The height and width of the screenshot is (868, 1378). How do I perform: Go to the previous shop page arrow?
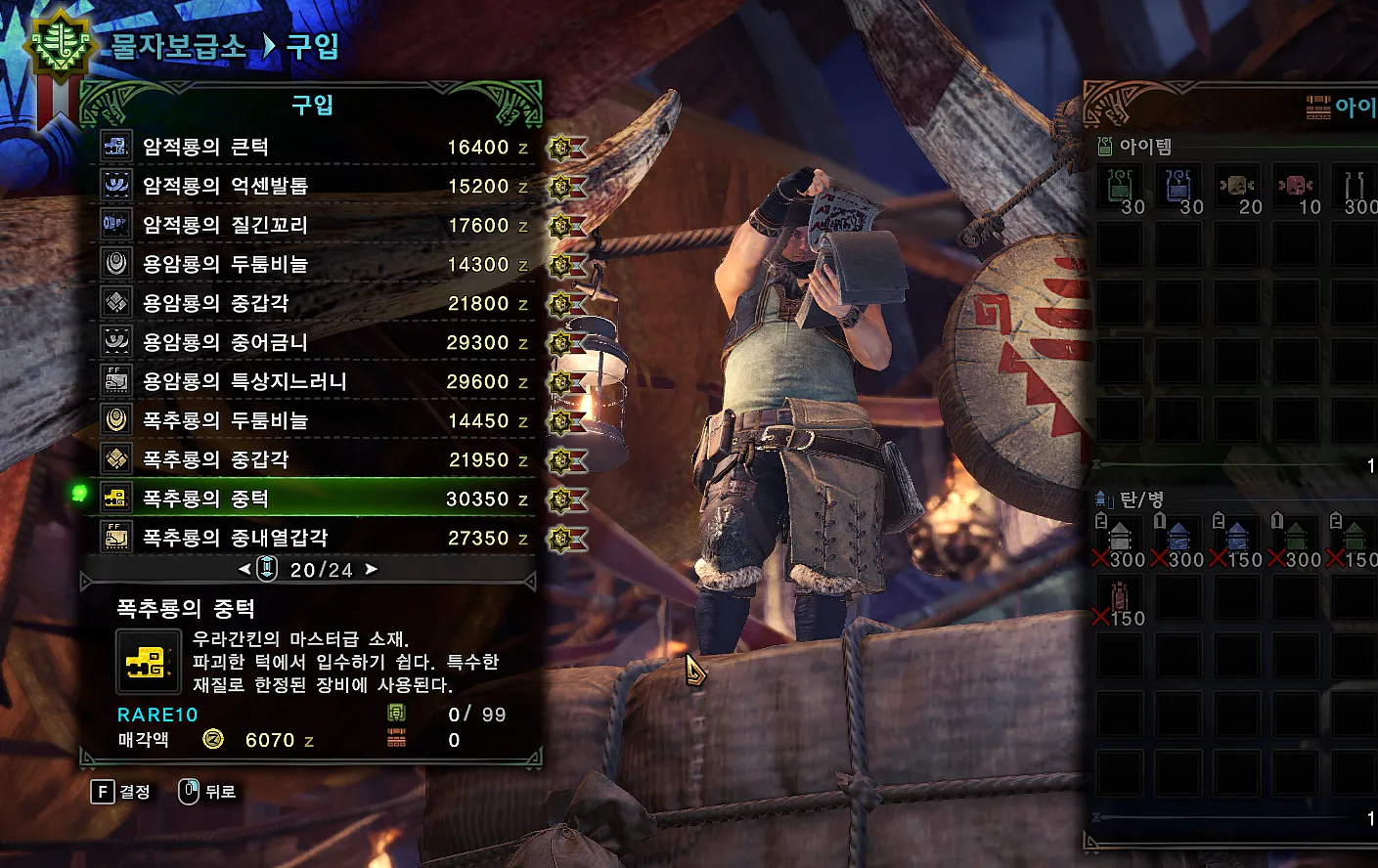[x=244, y=569]
